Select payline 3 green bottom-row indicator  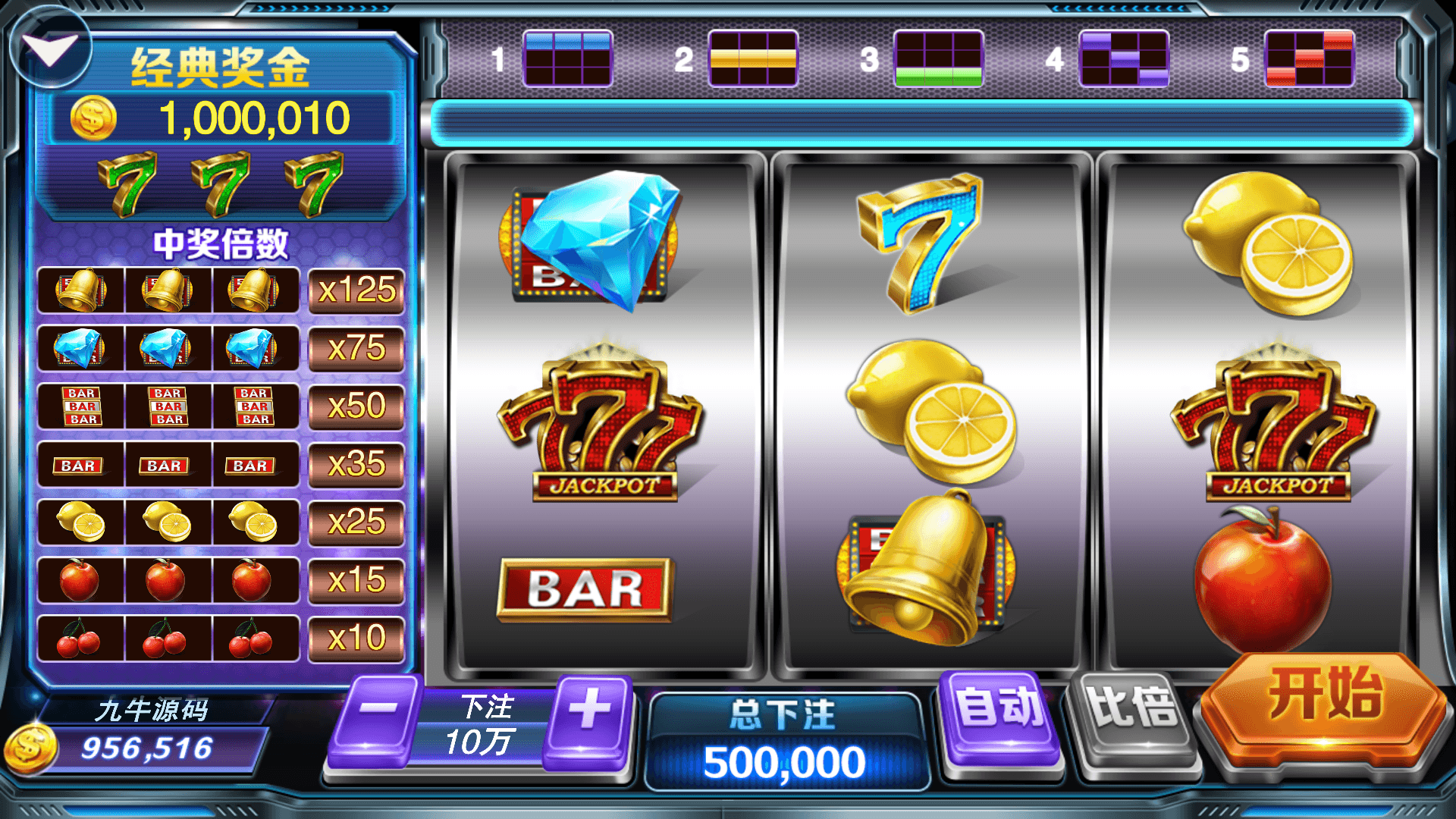coord(938,58)
